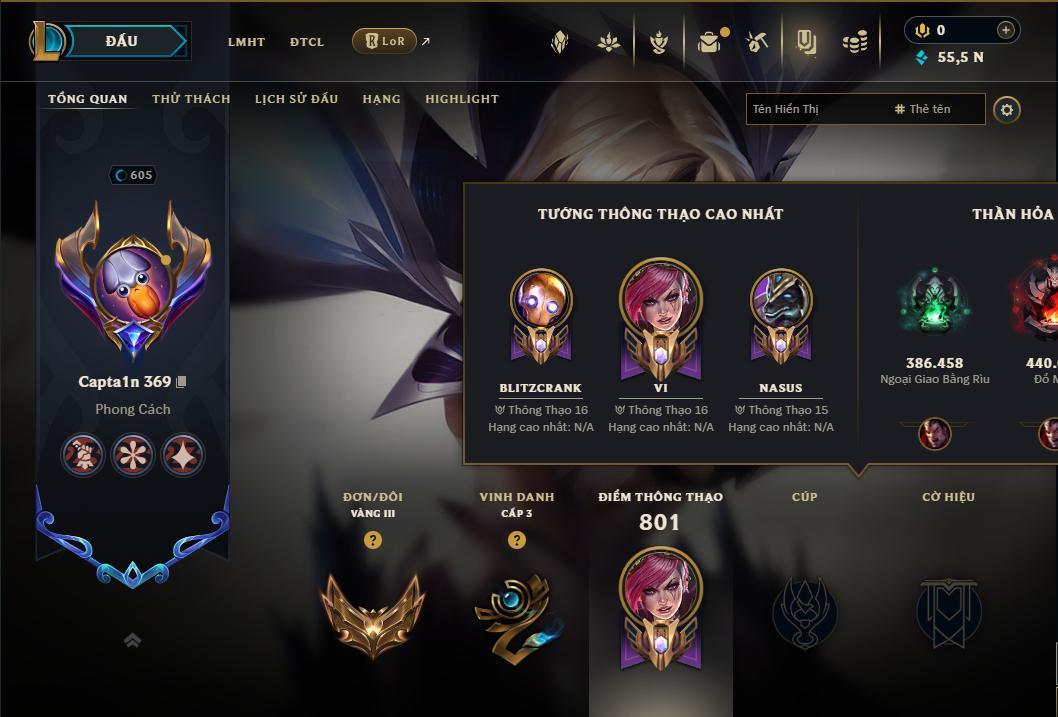The height and width of the screenshot is (717, 1058).
Task: Copy the name Capta1n 369
Action: (181, 382)
